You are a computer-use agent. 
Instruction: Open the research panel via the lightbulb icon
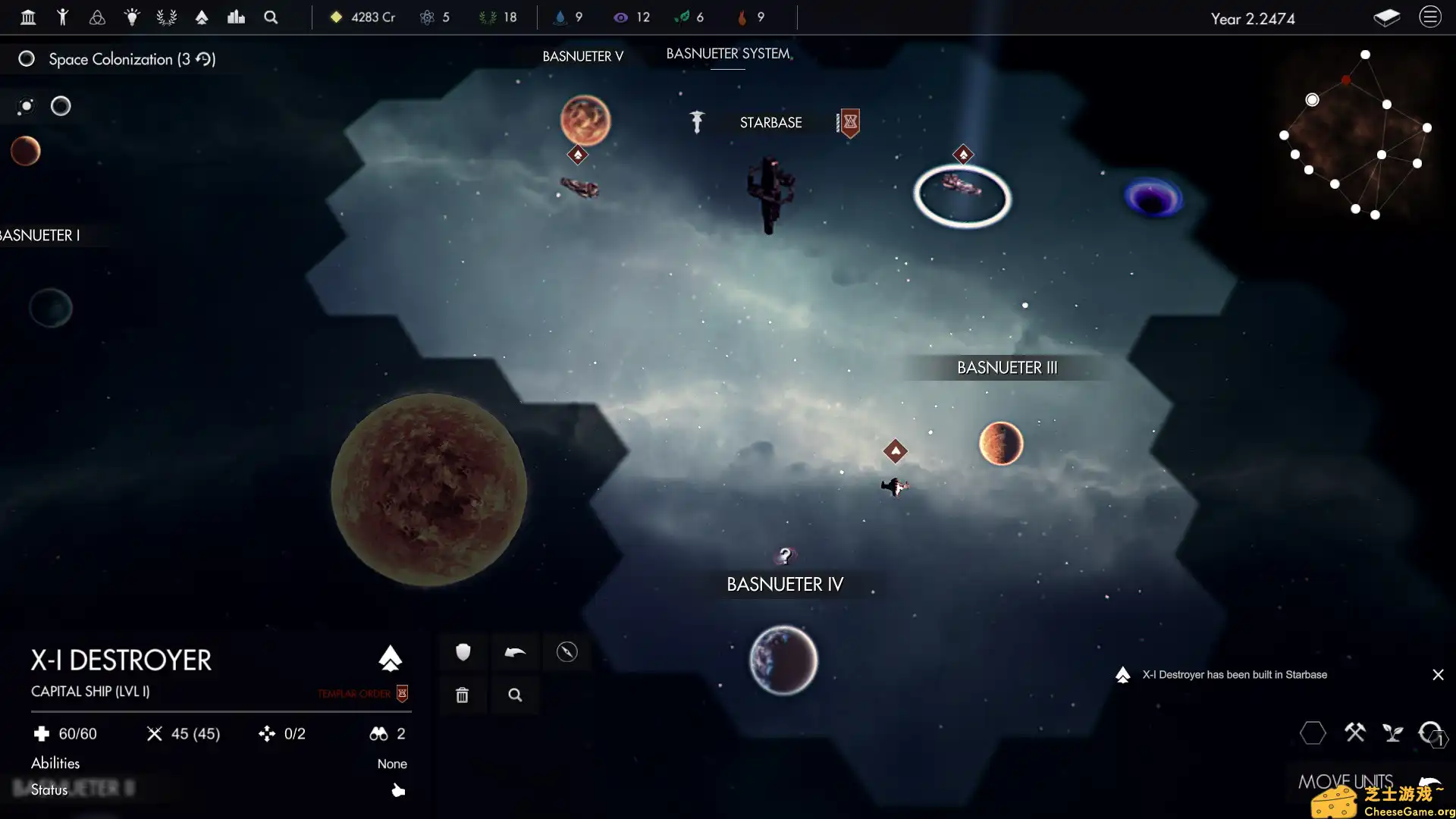coord(132,17)
